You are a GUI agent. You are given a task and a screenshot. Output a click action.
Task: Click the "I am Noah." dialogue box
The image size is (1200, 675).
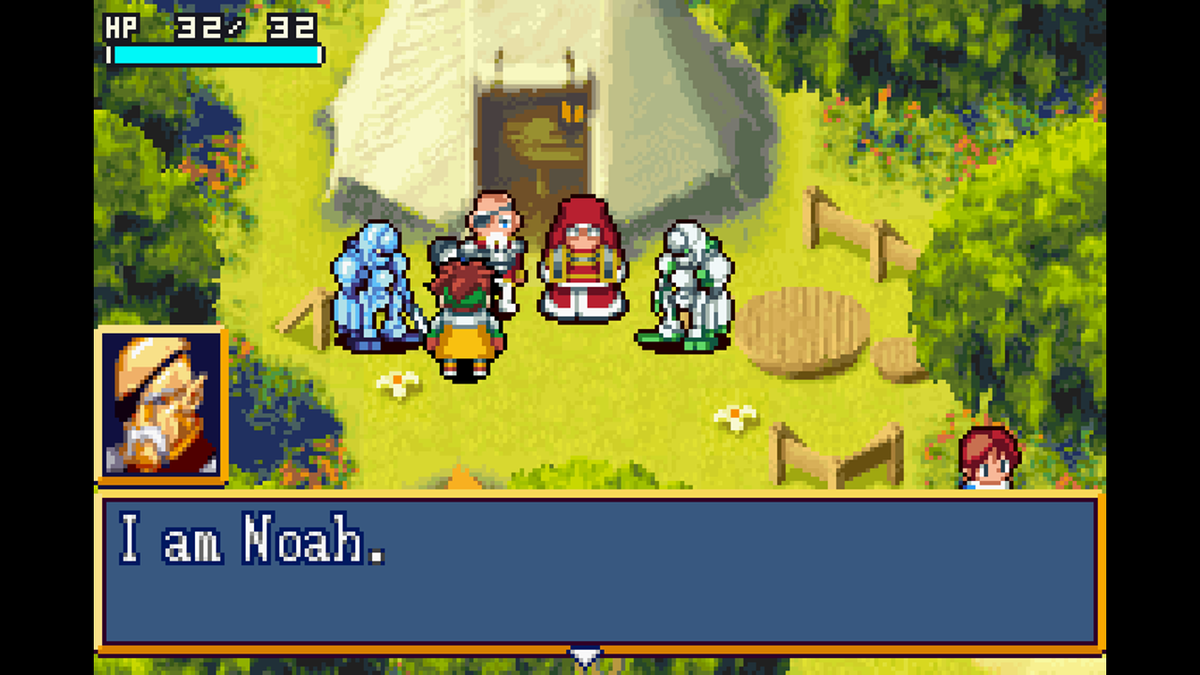tap(600, 570)
